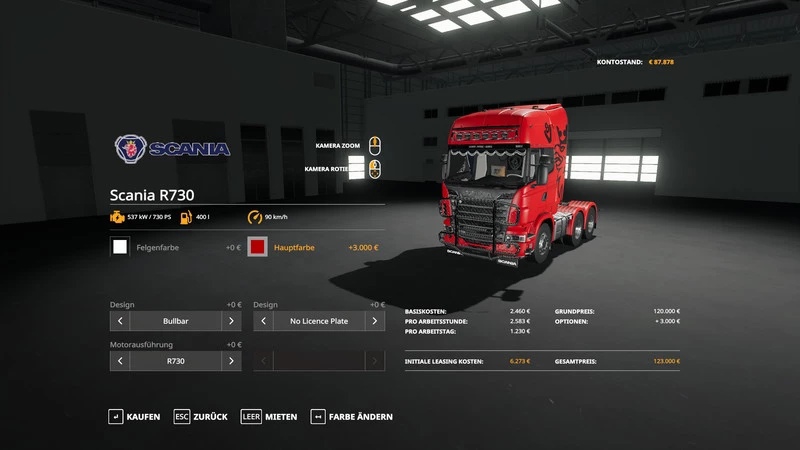Lease the truck with MIETEN
This screenshot has height=450, width=800.
269,416
